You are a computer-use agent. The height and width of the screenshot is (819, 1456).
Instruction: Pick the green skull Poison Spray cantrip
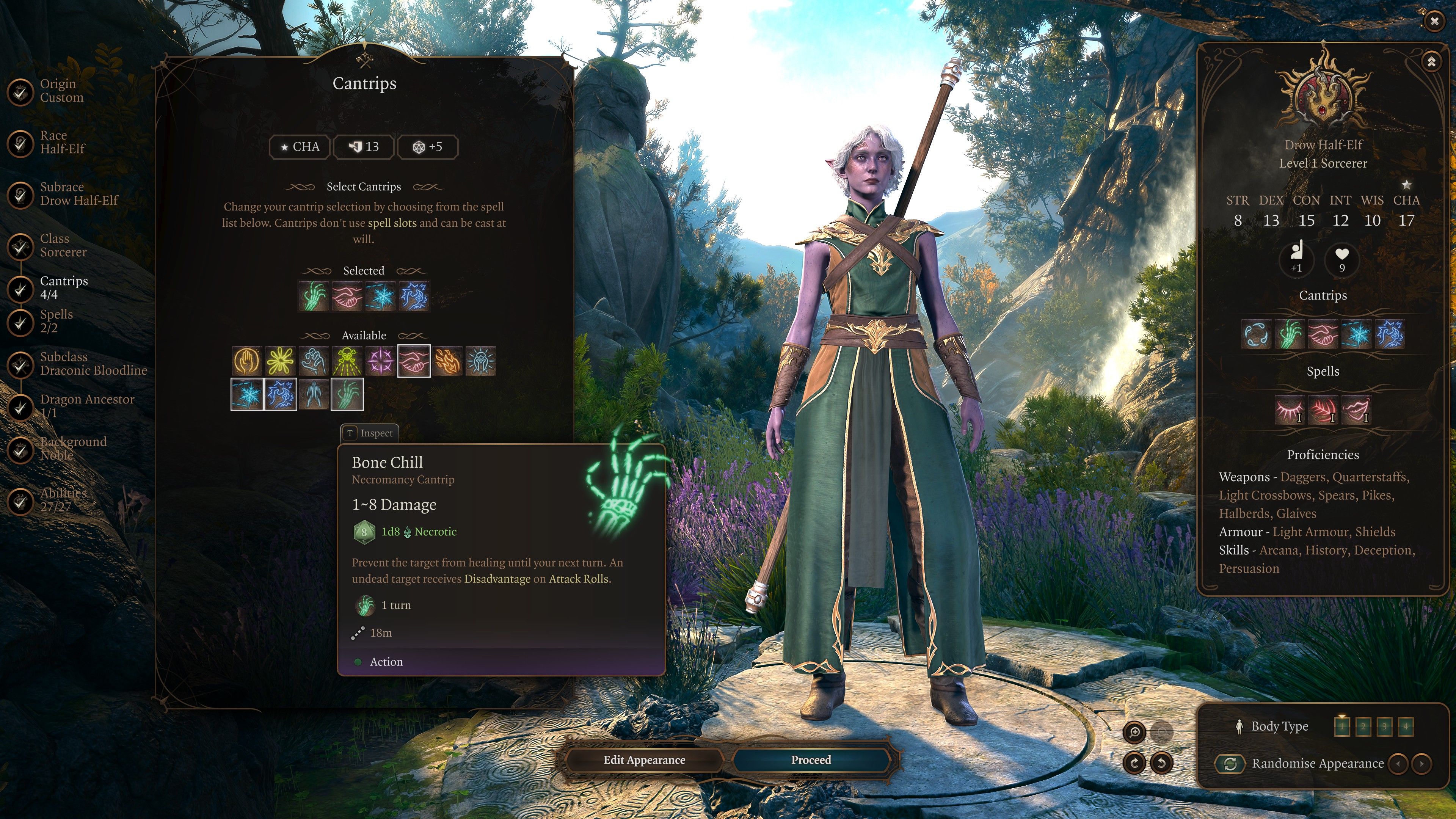(347, 361)
